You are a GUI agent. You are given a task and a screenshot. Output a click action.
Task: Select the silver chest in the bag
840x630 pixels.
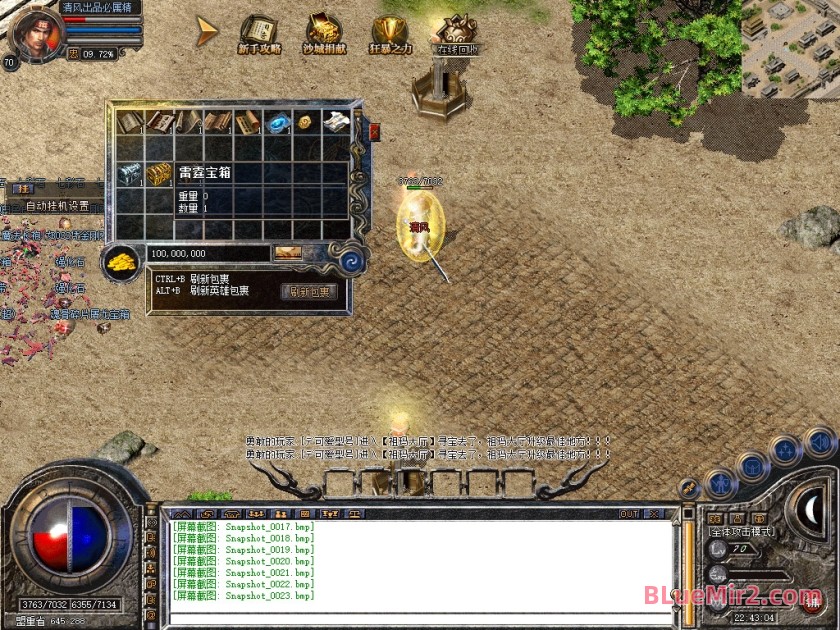pos(130,173)
